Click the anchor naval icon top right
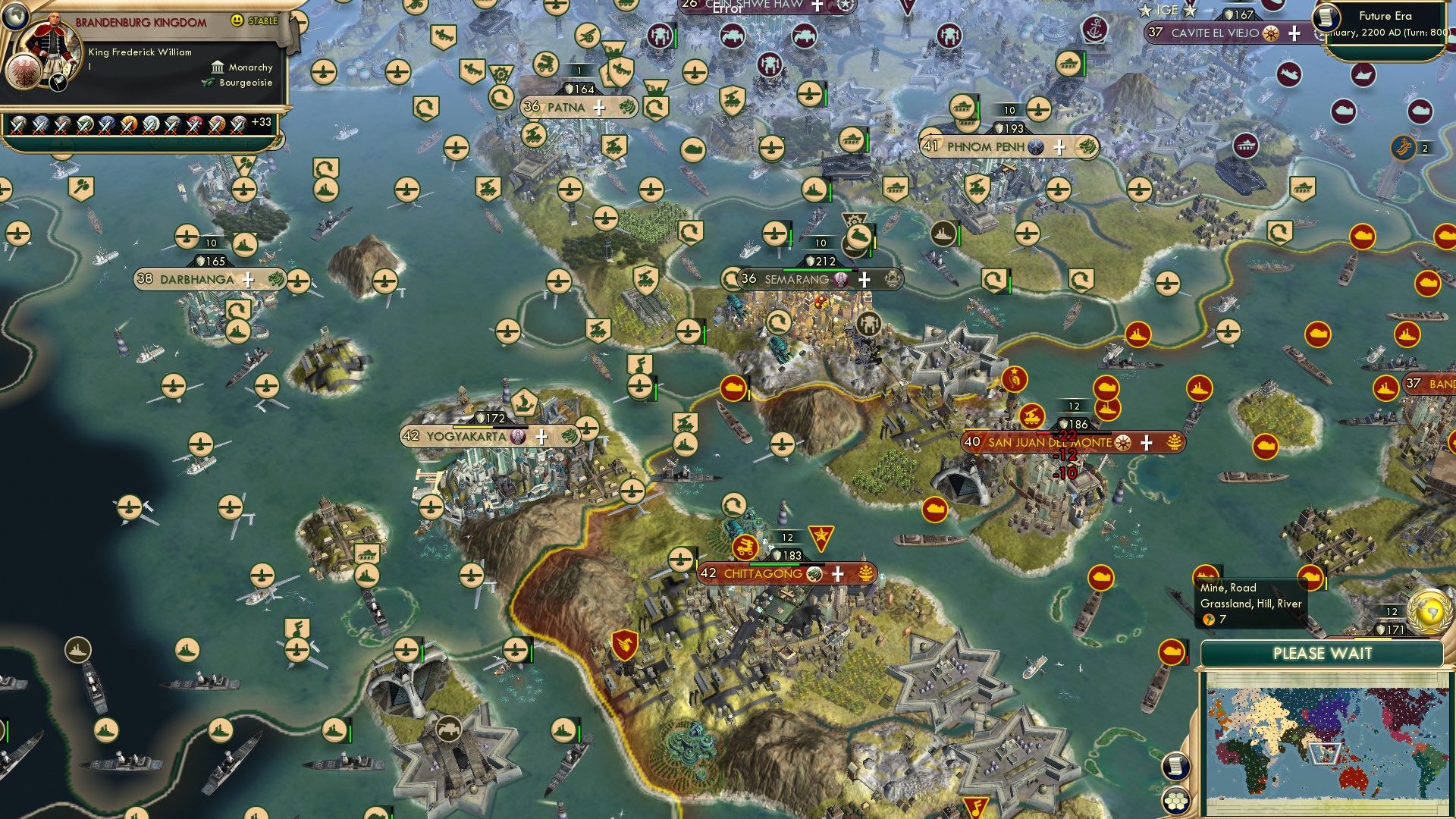1456x819 pixels. pyautogui.click(x=1095, y=28)
